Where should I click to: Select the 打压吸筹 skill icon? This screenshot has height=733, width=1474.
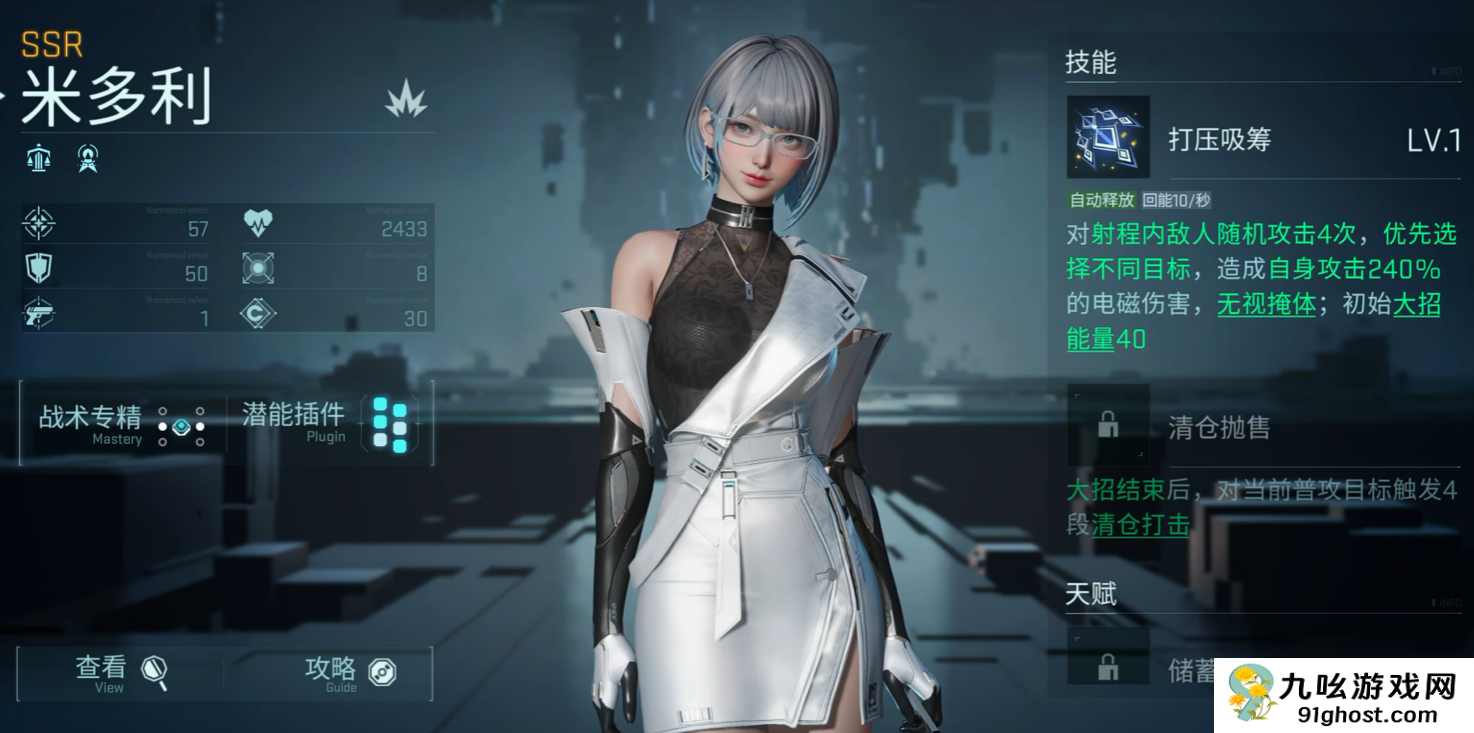tap(1108, 137)
